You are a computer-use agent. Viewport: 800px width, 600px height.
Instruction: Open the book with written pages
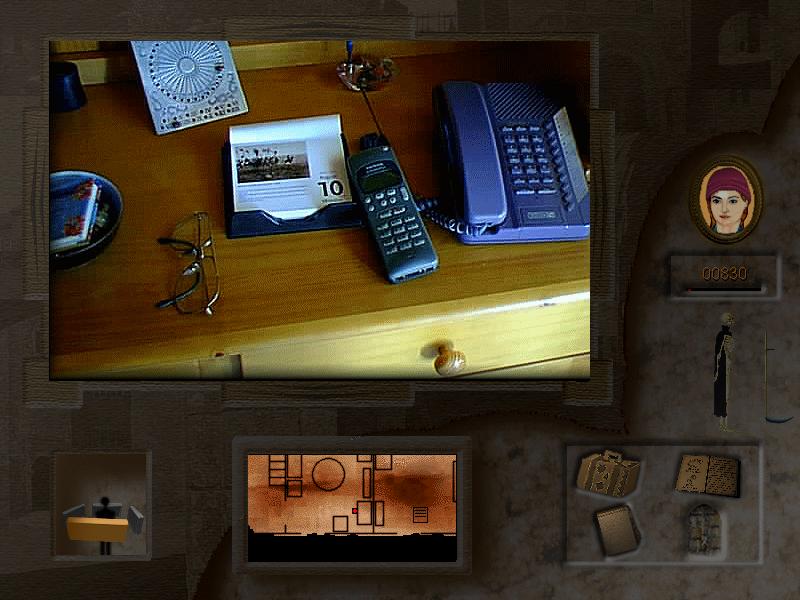(x=708, y=474)
